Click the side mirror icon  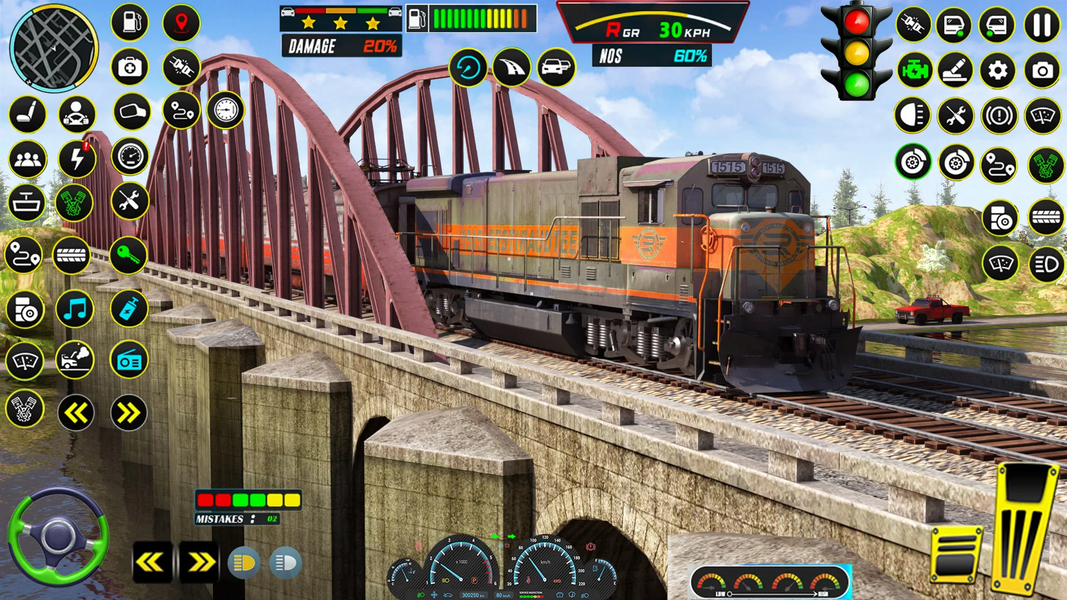click(x=131, y=111)
